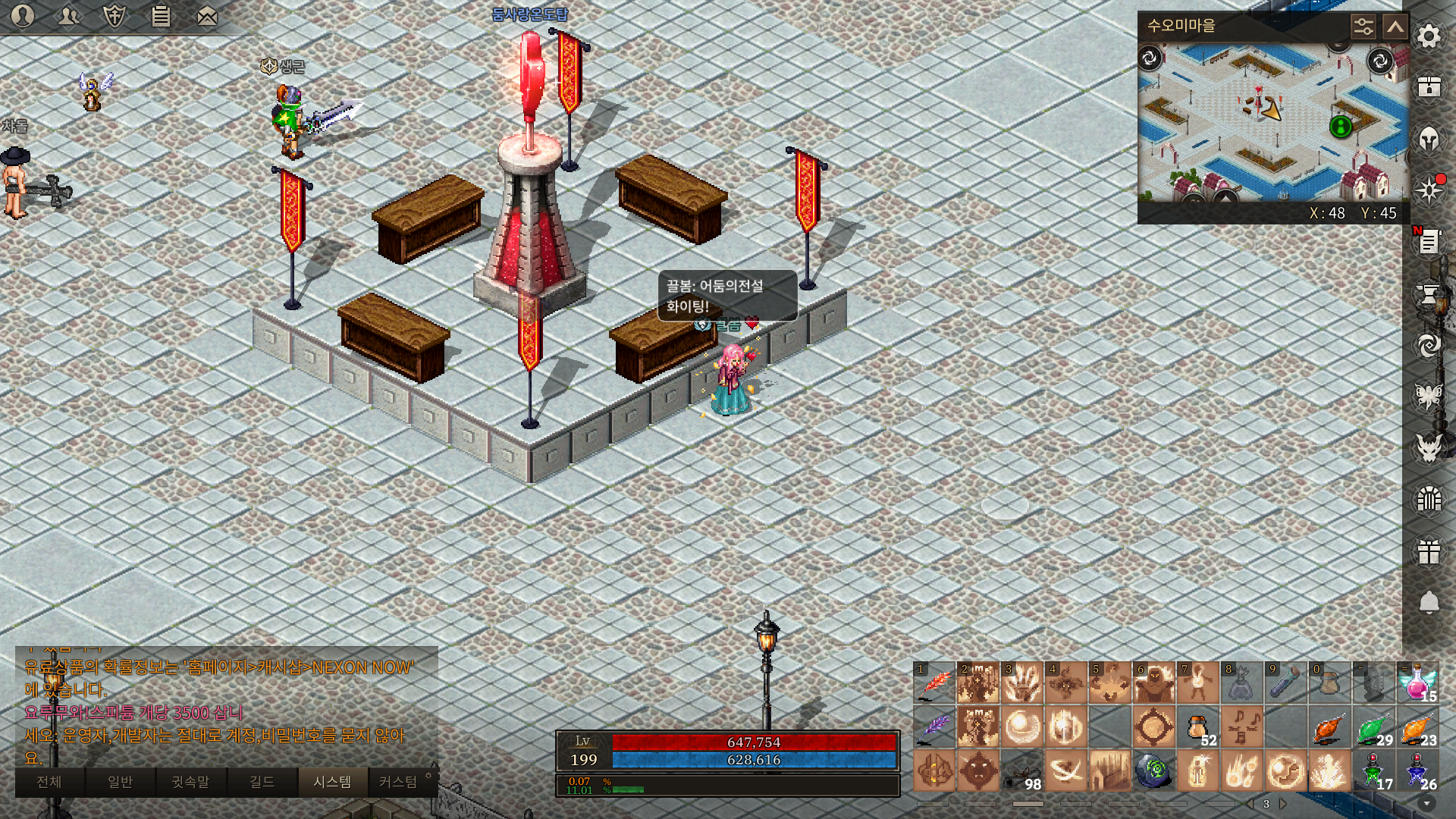Select the 길드 chat tab

[x=262, y=782]
